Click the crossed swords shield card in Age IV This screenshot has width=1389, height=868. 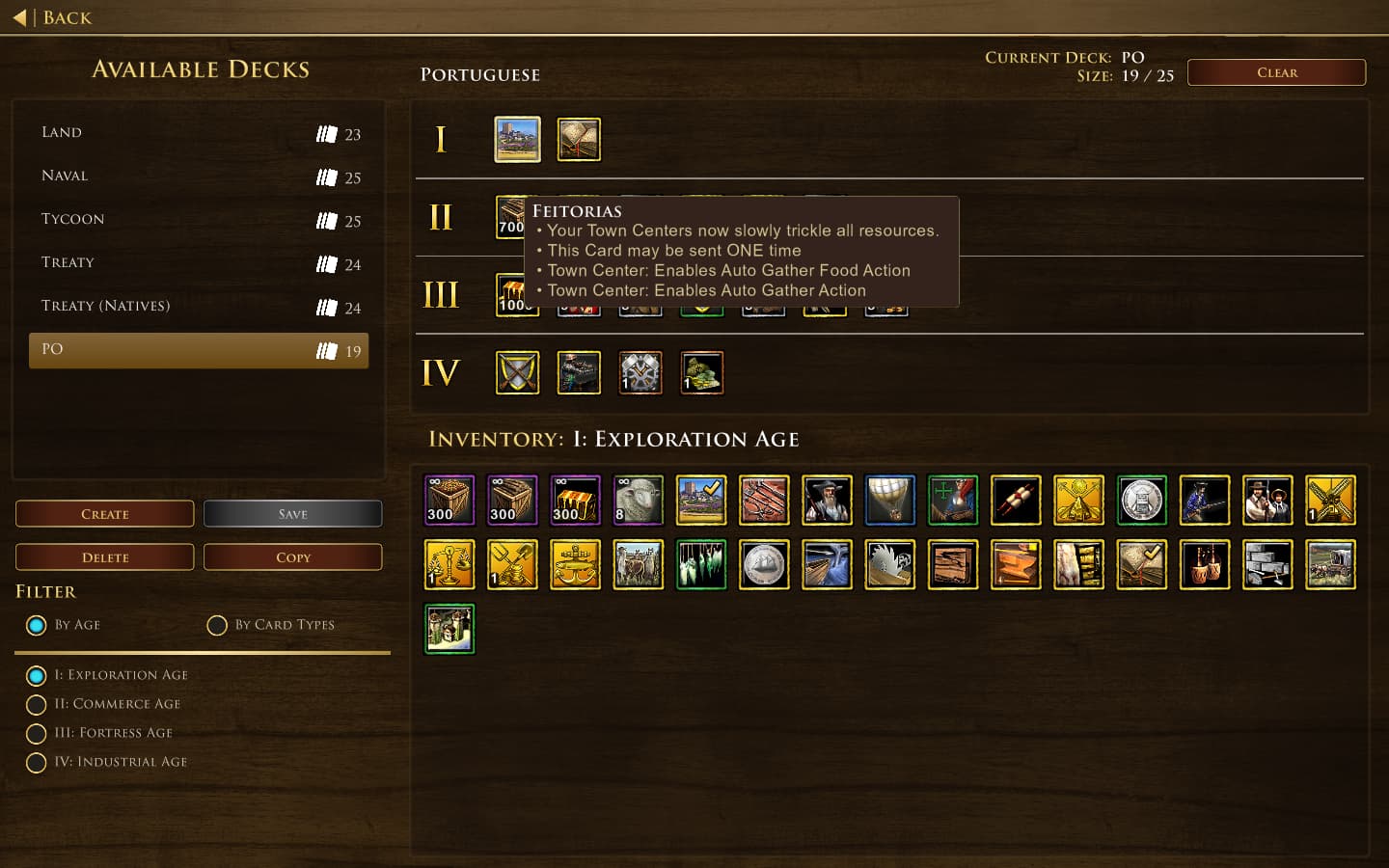pos(517,372)
